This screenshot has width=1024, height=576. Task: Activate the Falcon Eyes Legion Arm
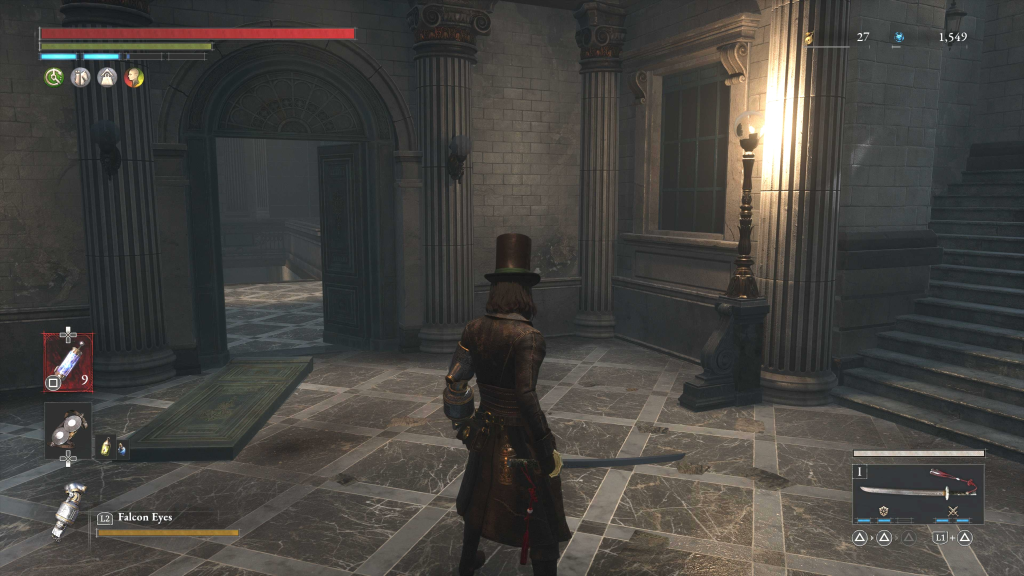tap(70, 511)
